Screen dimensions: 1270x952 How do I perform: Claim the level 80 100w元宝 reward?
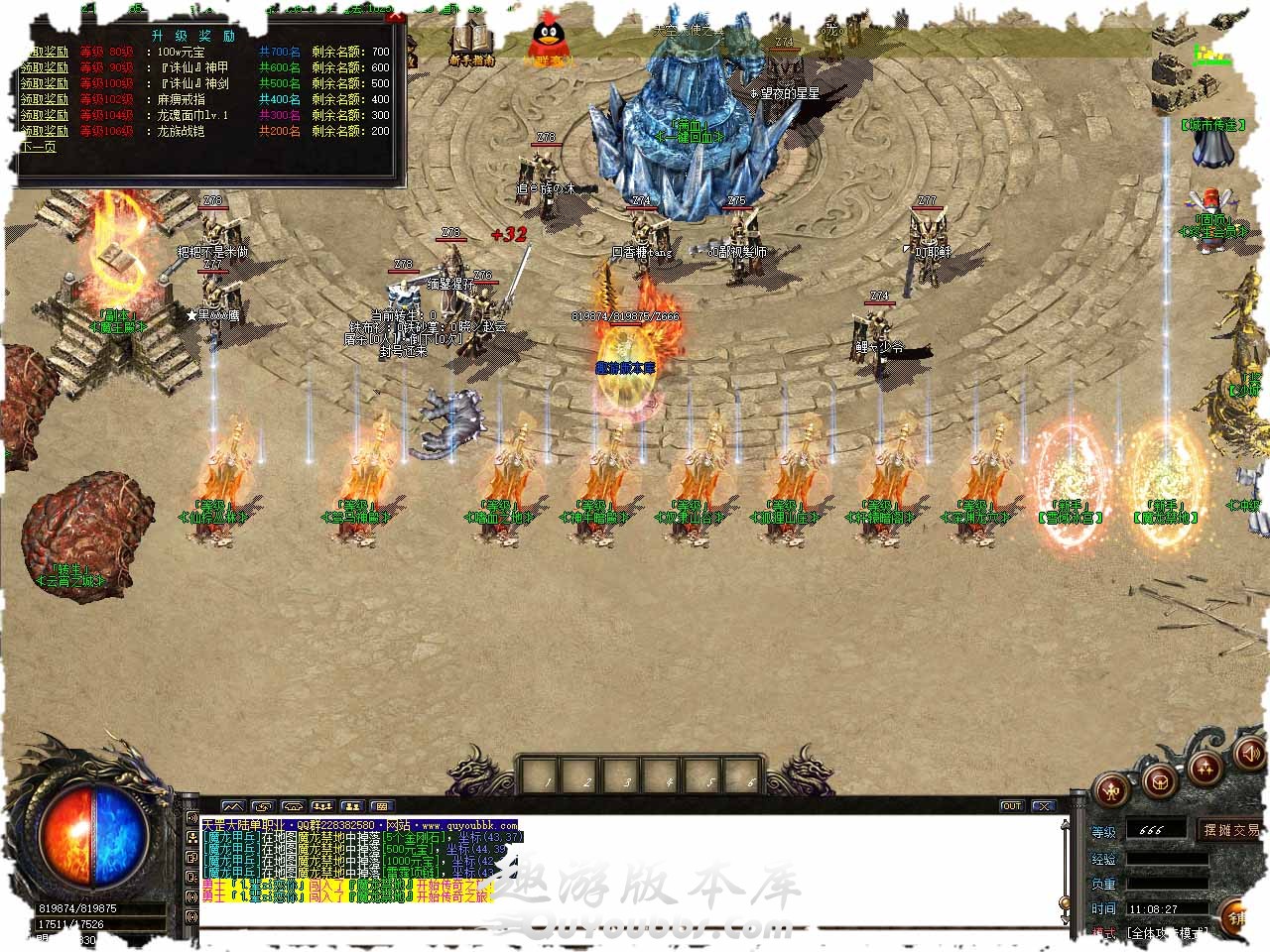(45, 52)
